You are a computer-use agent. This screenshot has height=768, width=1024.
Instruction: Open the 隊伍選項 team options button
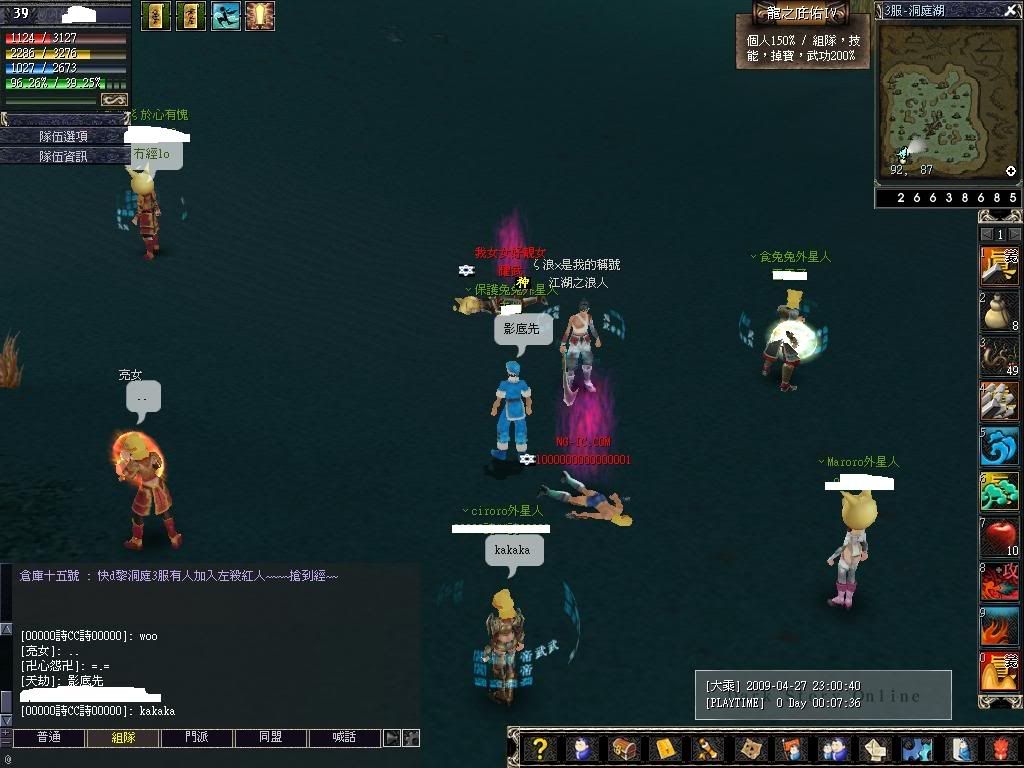[x=63, y=136]
